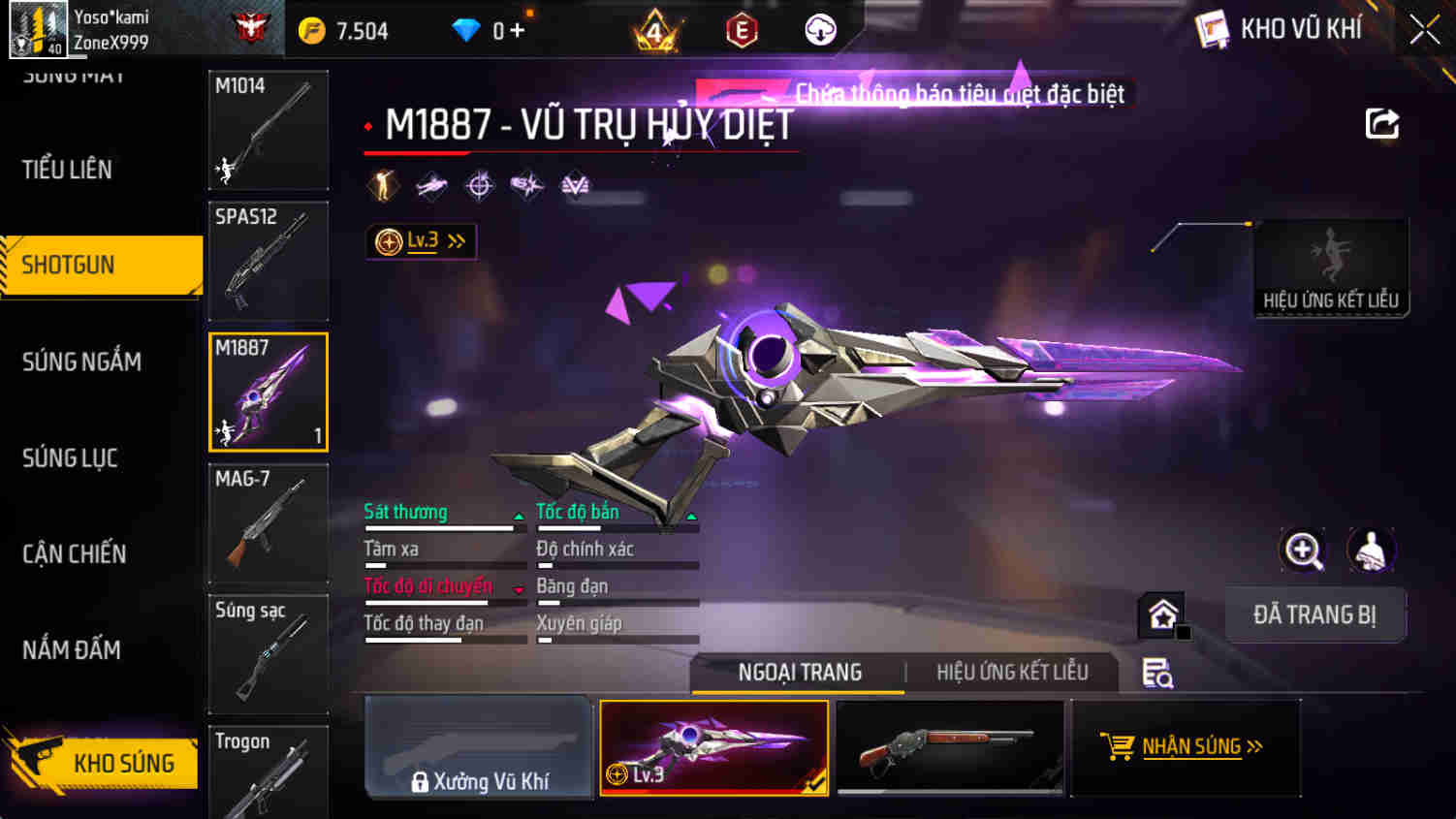Click the home-with-star showcase icon
Viewport: 1456px width, 819px height.
coord(1159,614)
